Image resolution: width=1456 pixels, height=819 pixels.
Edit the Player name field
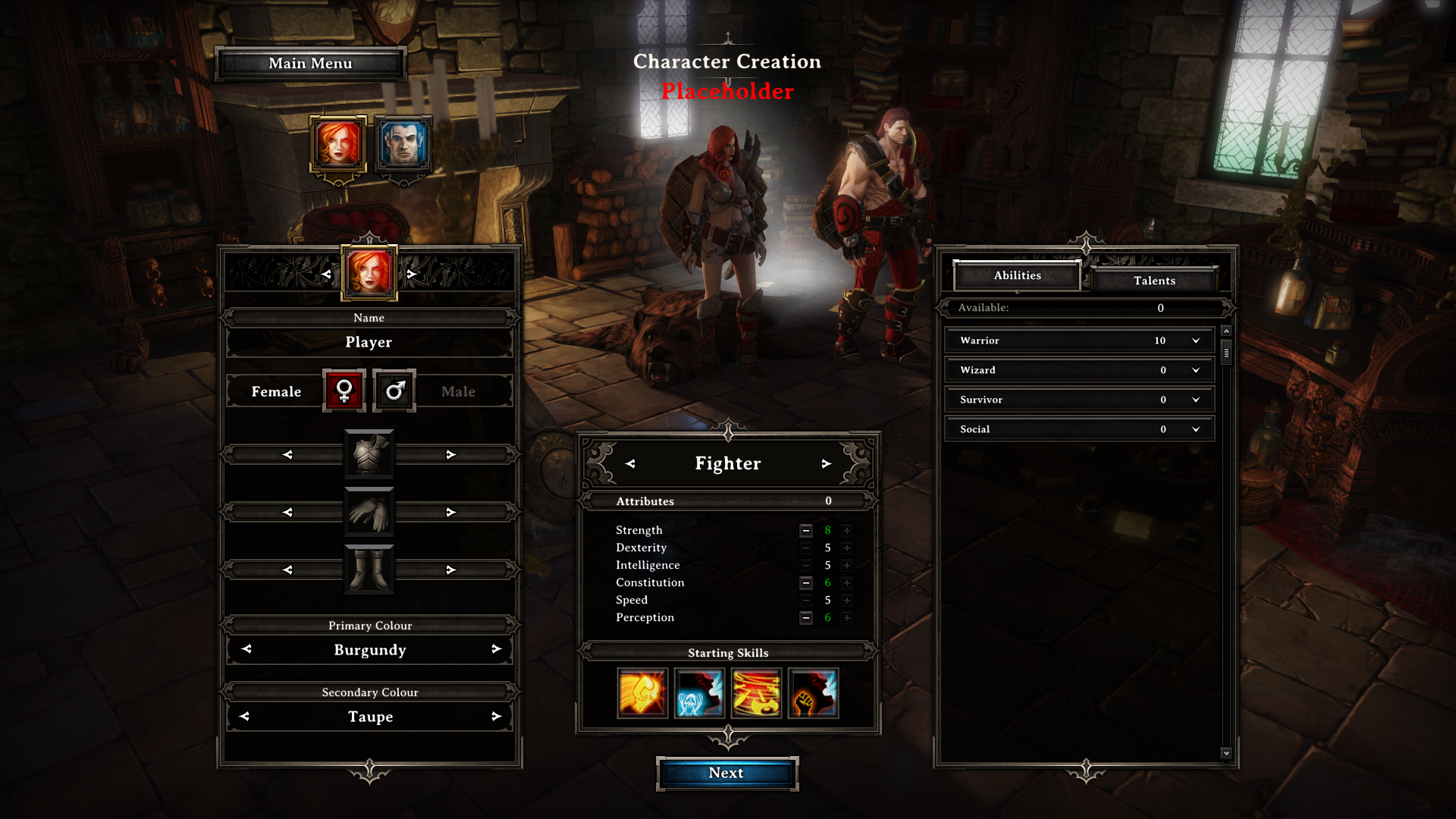pos(369,342)
